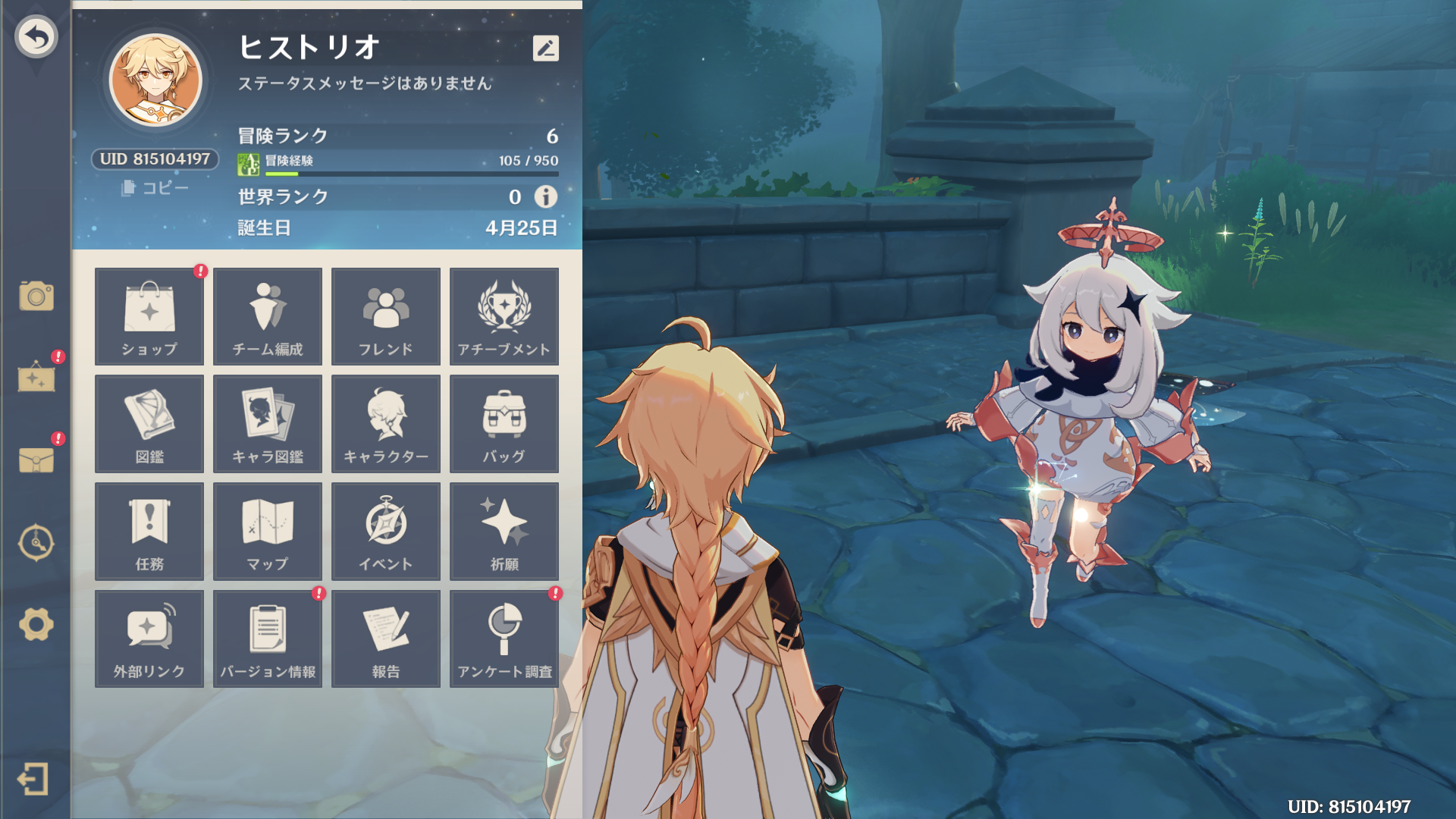Open キャラ図鑑 character archive
1456x819 pixels.
(x=268, y=424)
